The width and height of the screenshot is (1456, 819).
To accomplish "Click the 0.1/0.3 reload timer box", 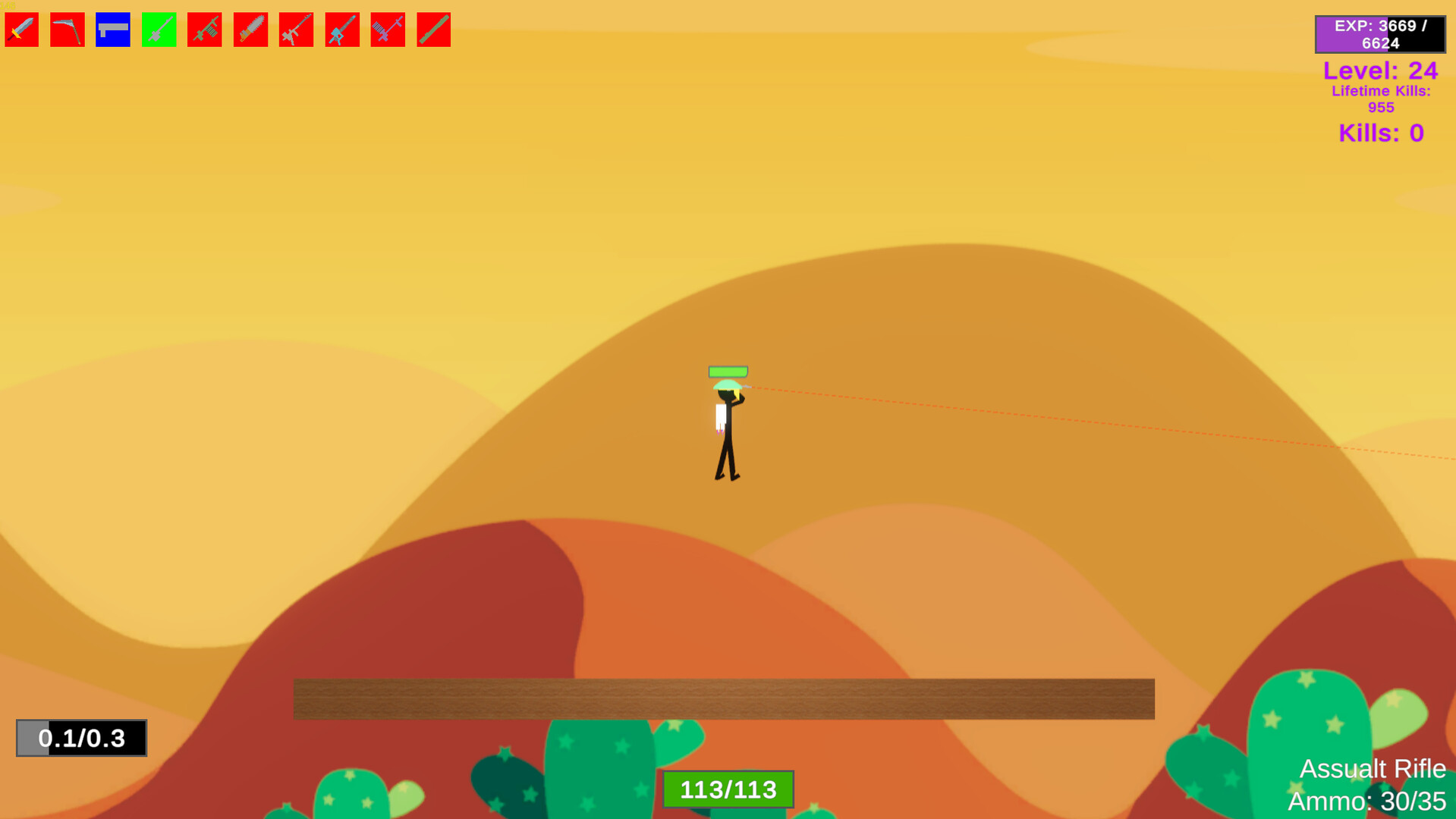I will click(80, 738).
